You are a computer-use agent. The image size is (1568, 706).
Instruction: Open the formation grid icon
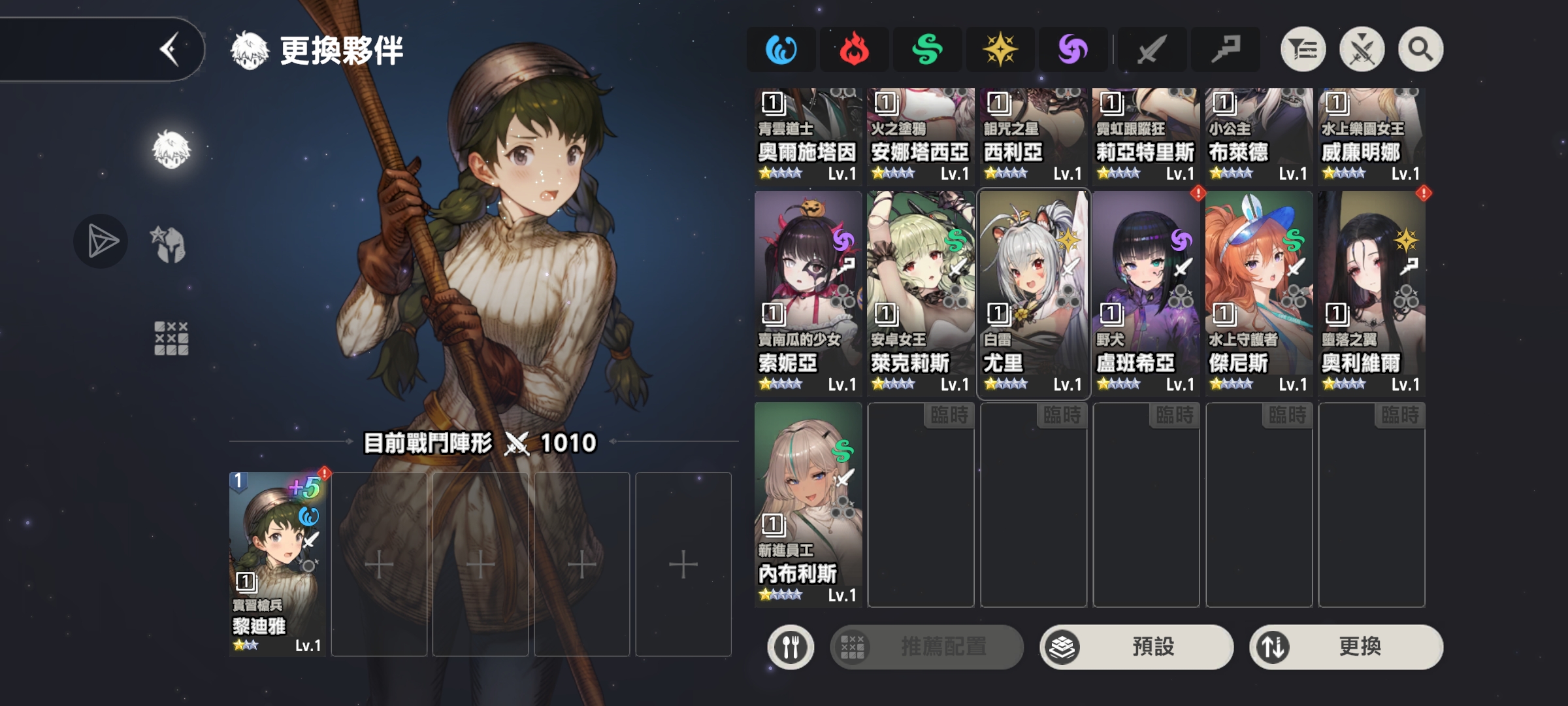171,338
